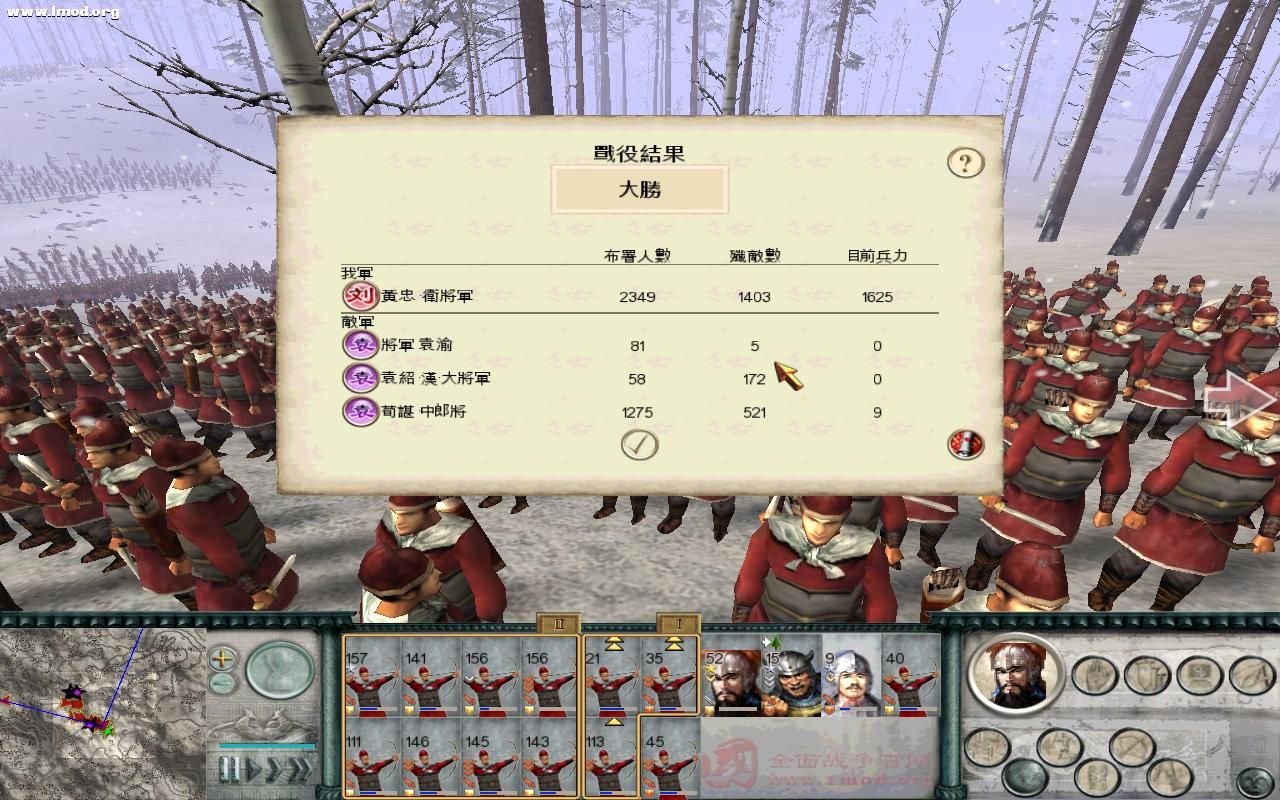Open help with the question mark icon

[x=964, y=161]
